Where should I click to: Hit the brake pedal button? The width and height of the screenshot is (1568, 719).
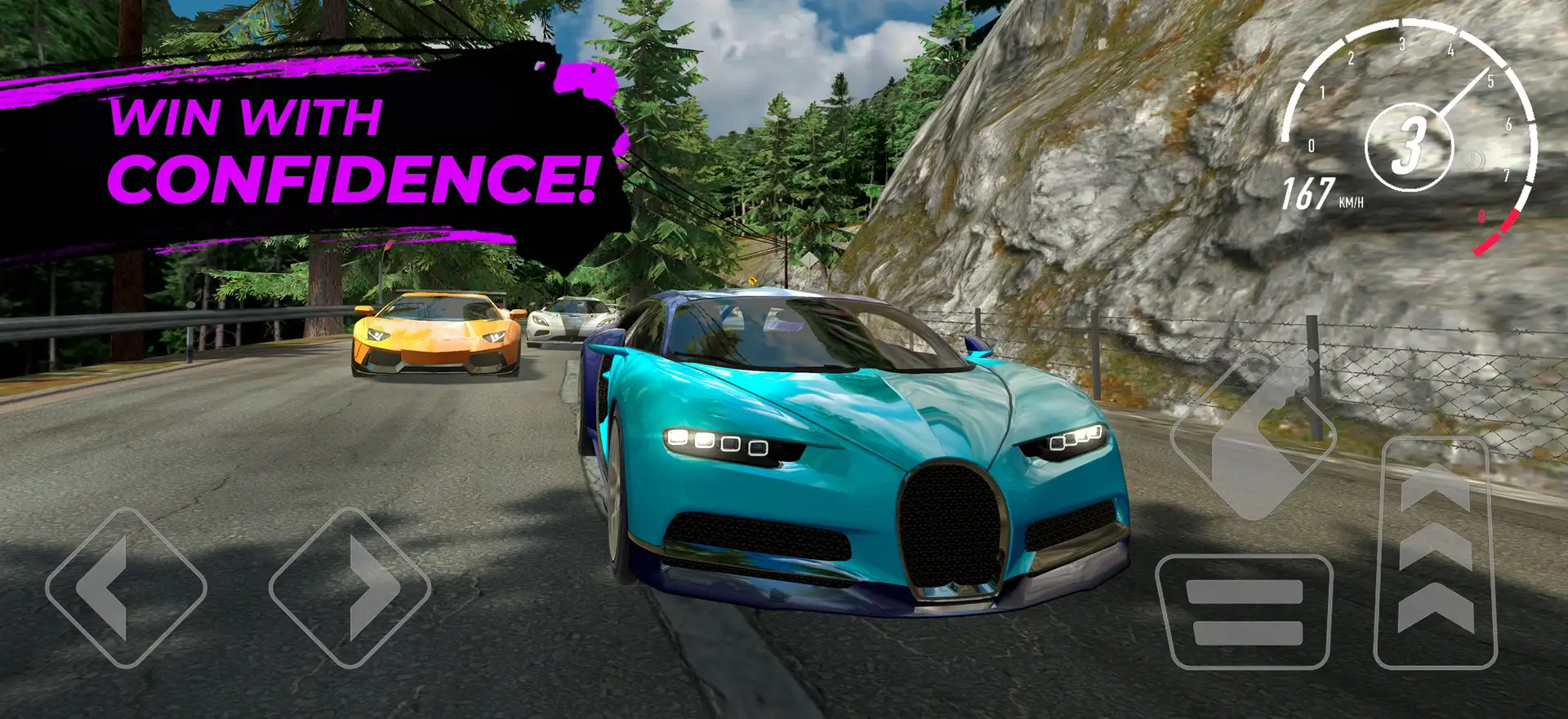(1244, 611)
